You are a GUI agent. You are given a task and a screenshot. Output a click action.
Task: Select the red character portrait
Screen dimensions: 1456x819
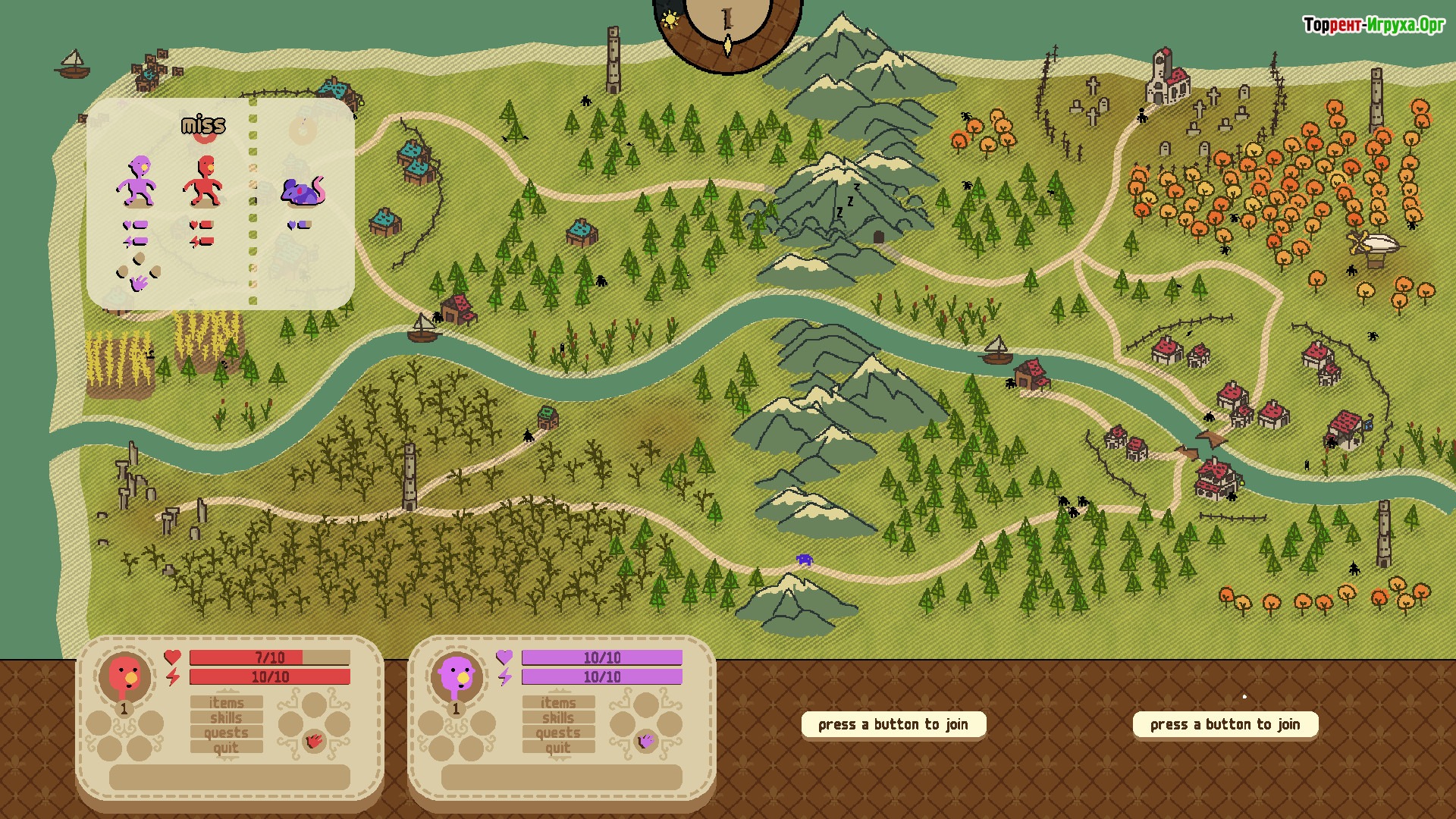click(125, 676)
